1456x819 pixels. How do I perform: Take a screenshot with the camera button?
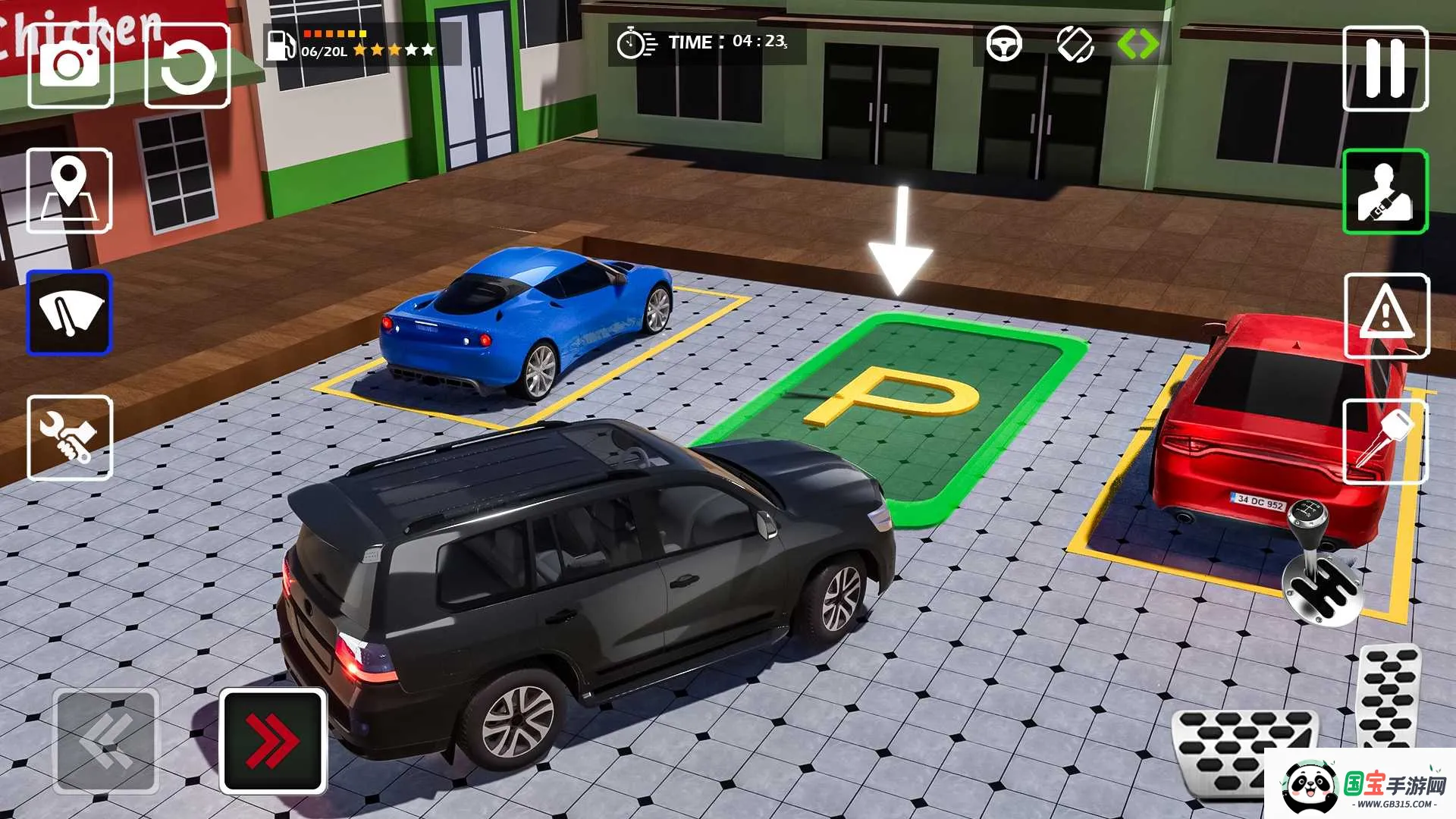70,66
